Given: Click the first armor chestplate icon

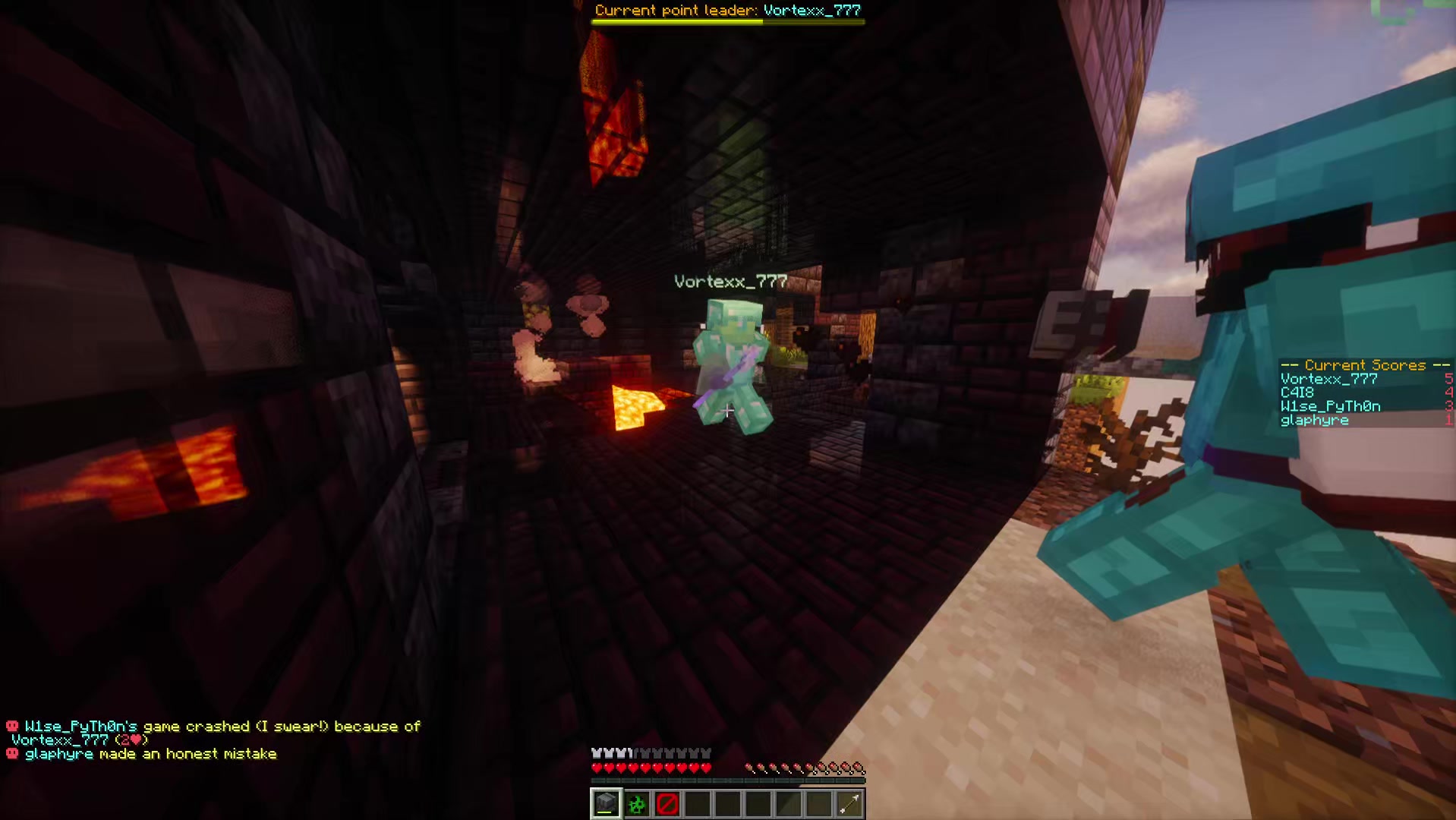Looking at the screenshot, I should coord(596,752).
